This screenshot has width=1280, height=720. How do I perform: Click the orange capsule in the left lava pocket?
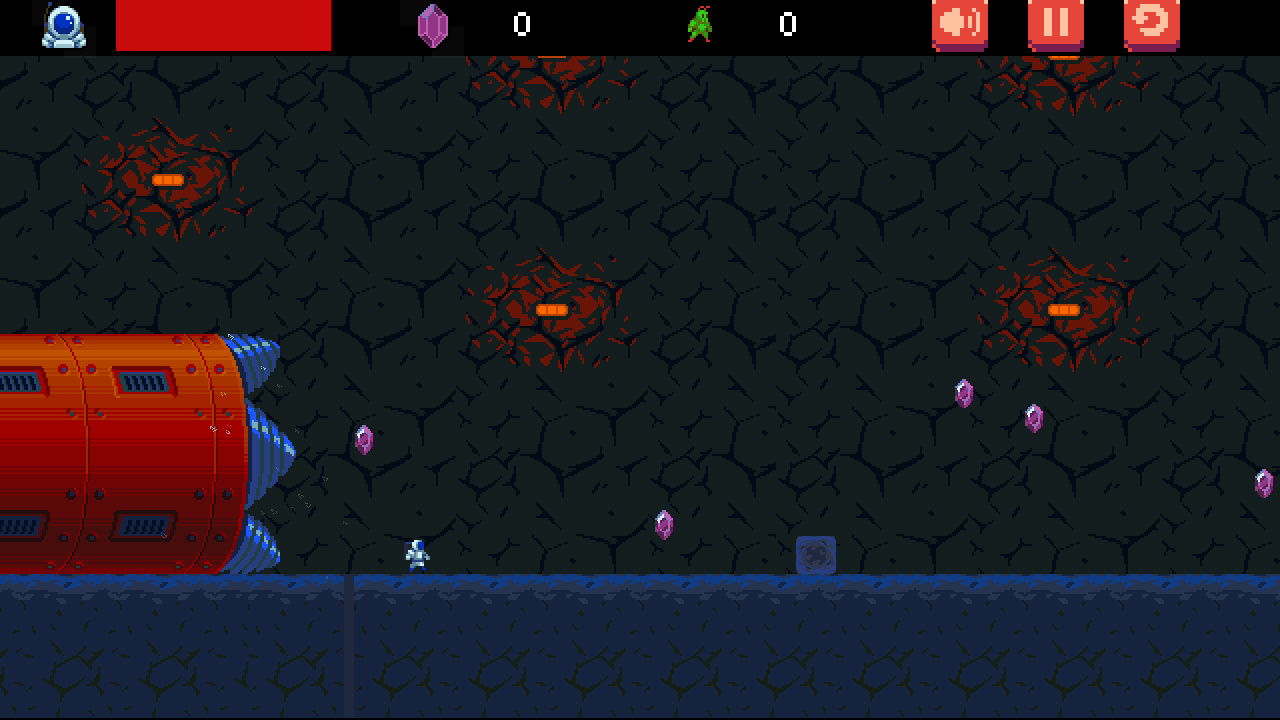pyautogui.click(x=167, y=178)
